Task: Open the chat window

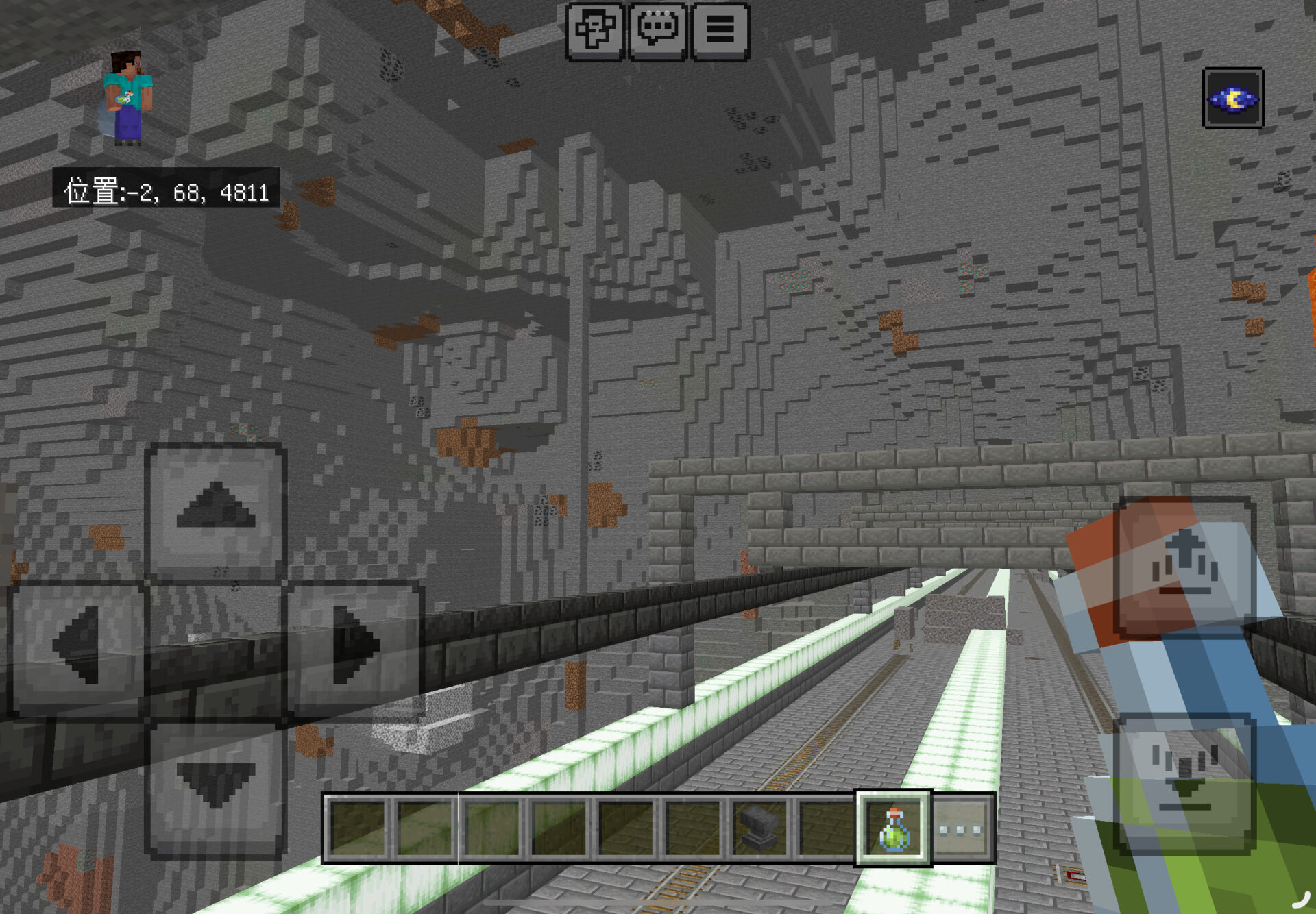Action: pos(657,32)
